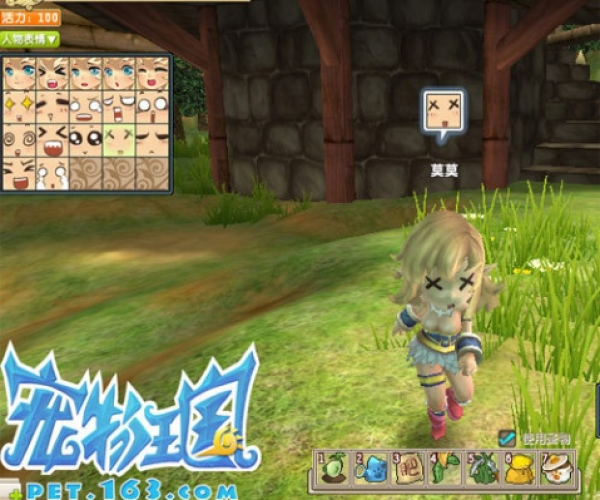
Task: Choose the big shiny black-eyes expression
Action: click(85, 138)
